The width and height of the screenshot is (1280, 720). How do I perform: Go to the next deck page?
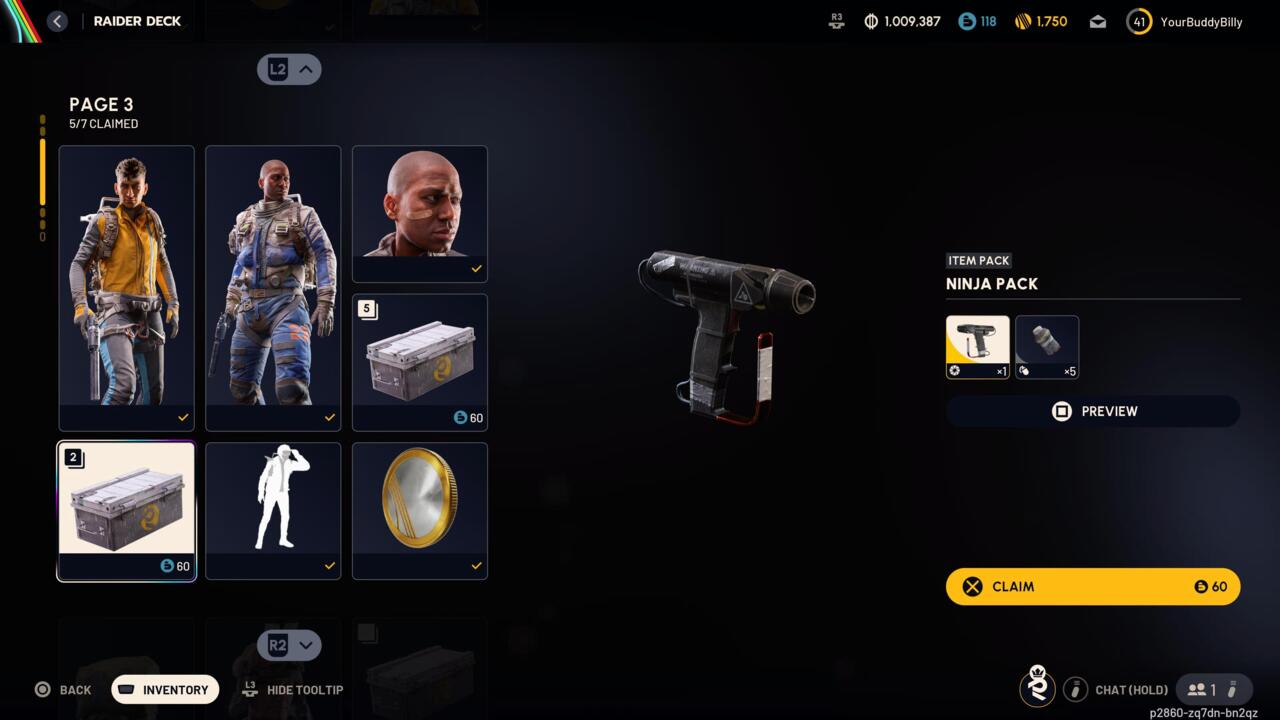click(289, 645)
